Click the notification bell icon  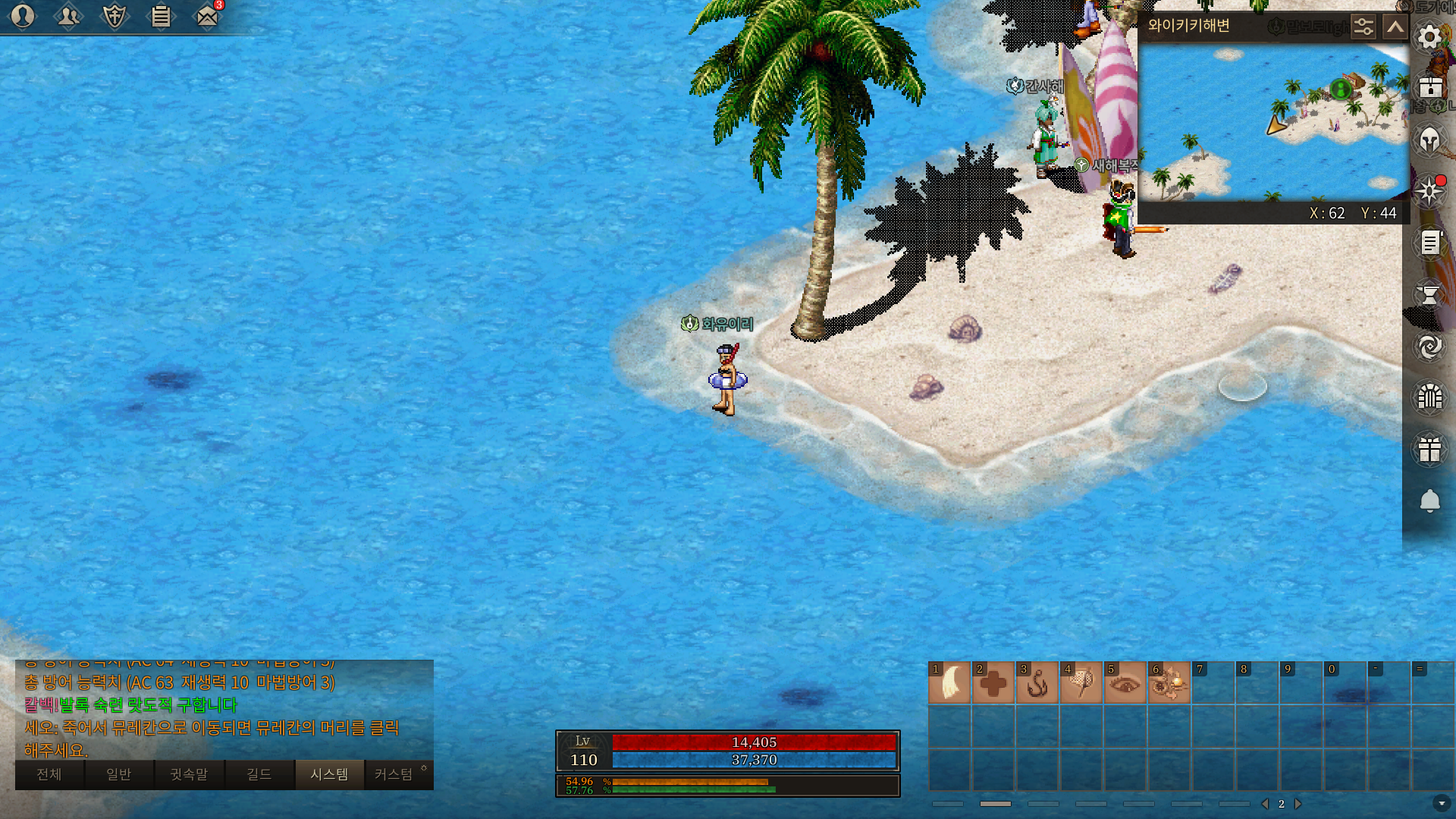click(1429, 500)
